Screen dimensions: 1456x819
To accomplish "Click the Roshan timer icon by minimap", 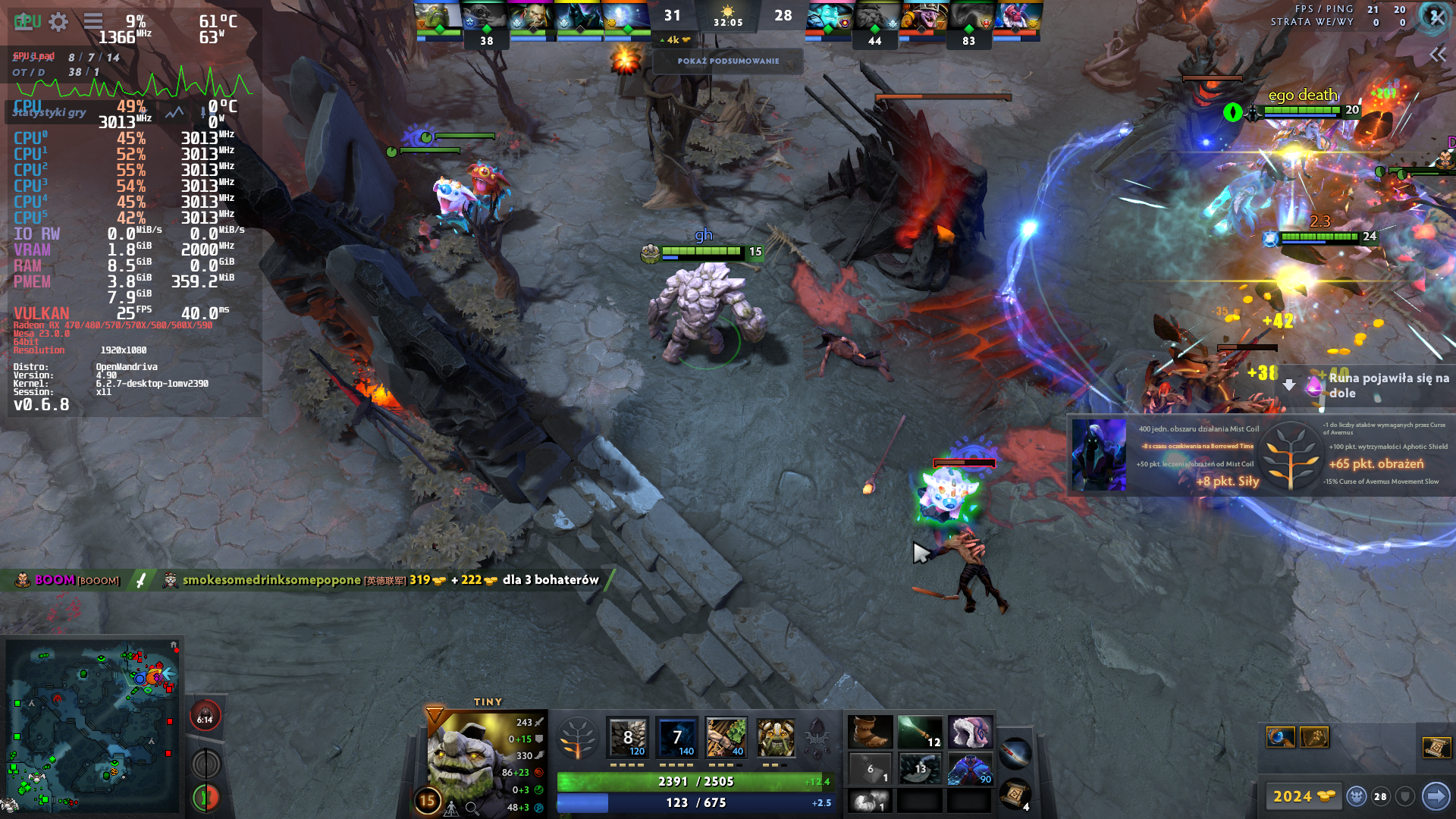I will click(205, 717).
